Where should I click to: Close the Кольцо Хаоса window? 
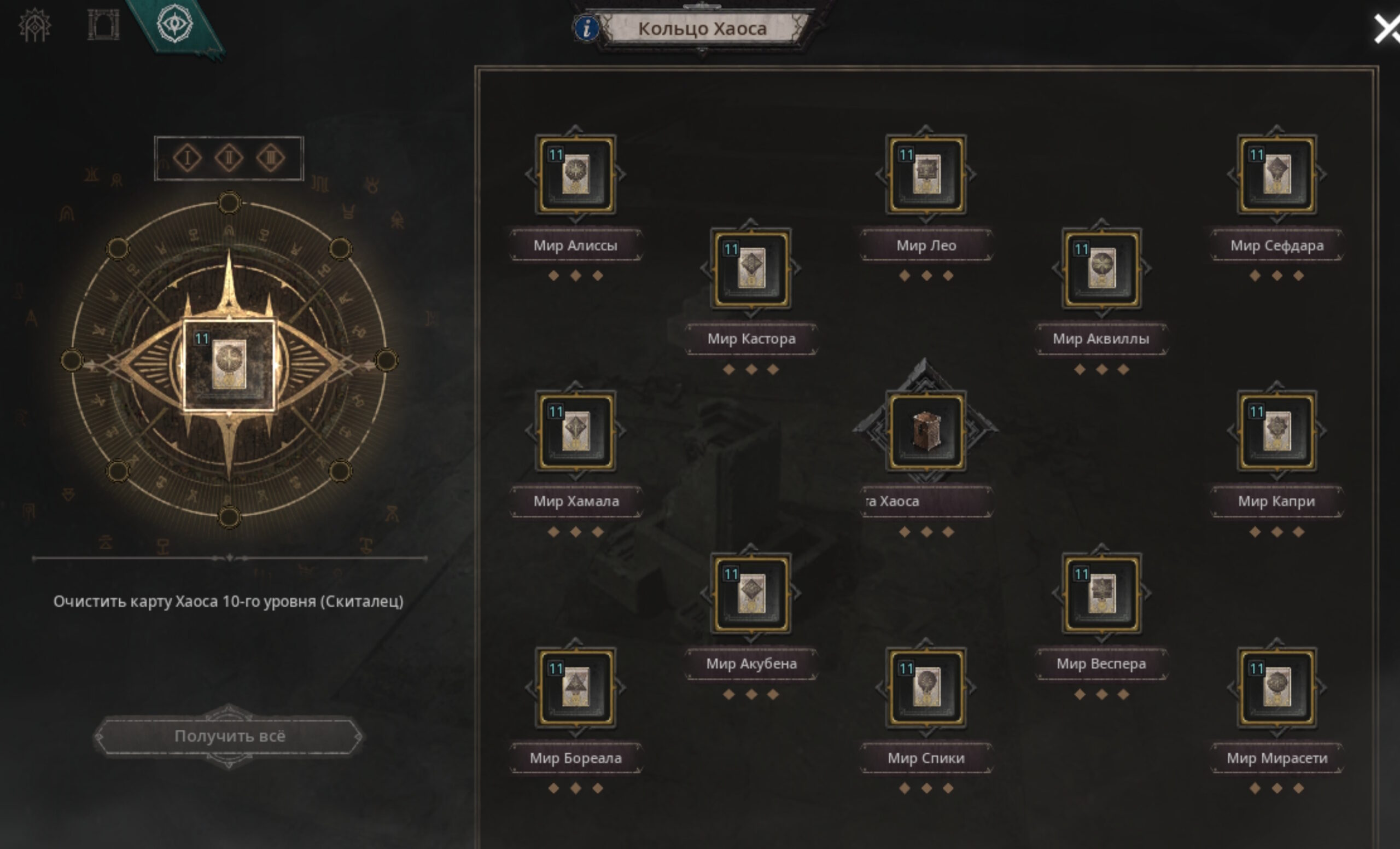(x=1386, y=29)
